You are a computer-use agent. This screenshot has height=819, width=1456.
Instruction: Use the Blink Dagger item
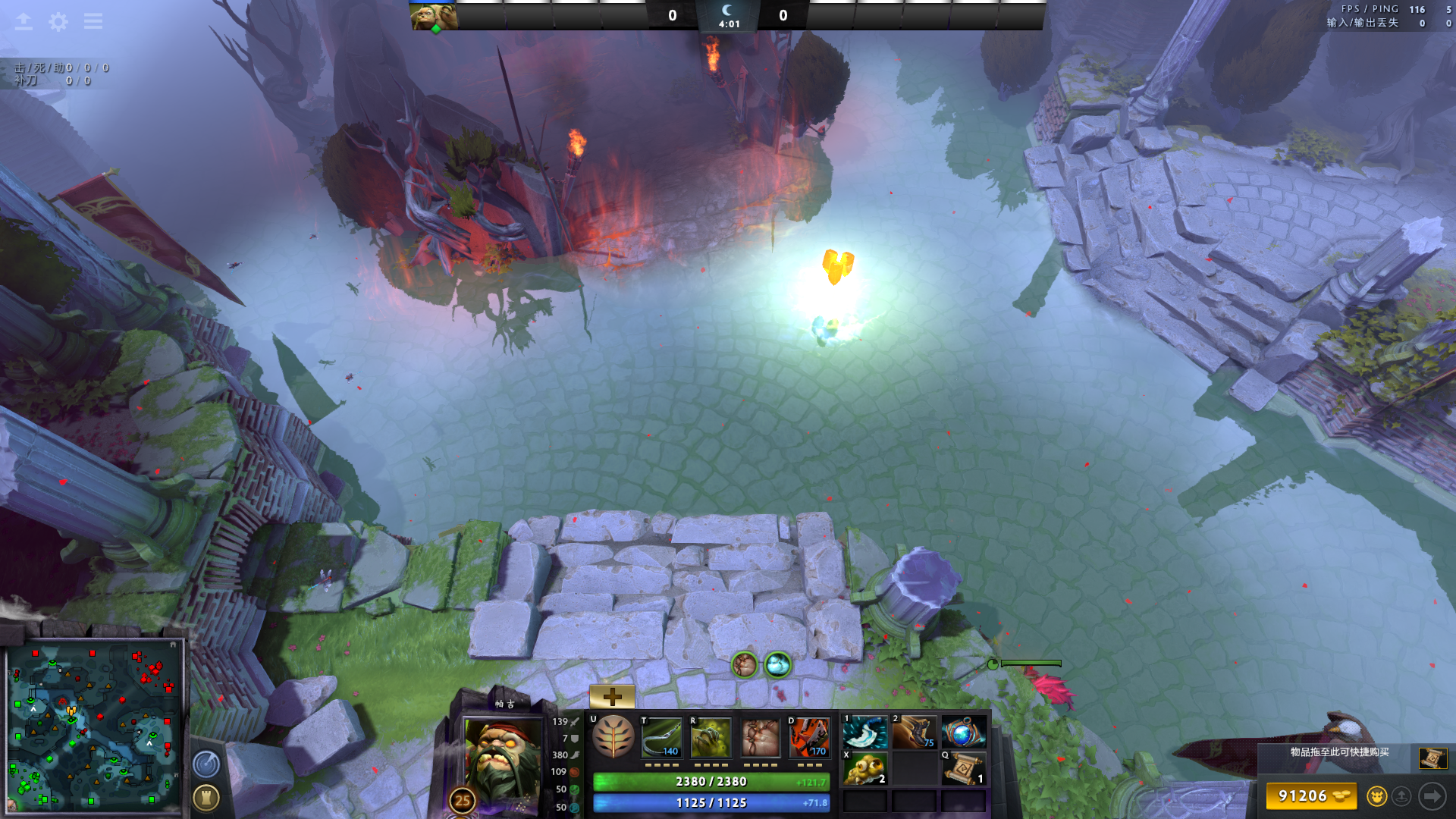(865, 733)
